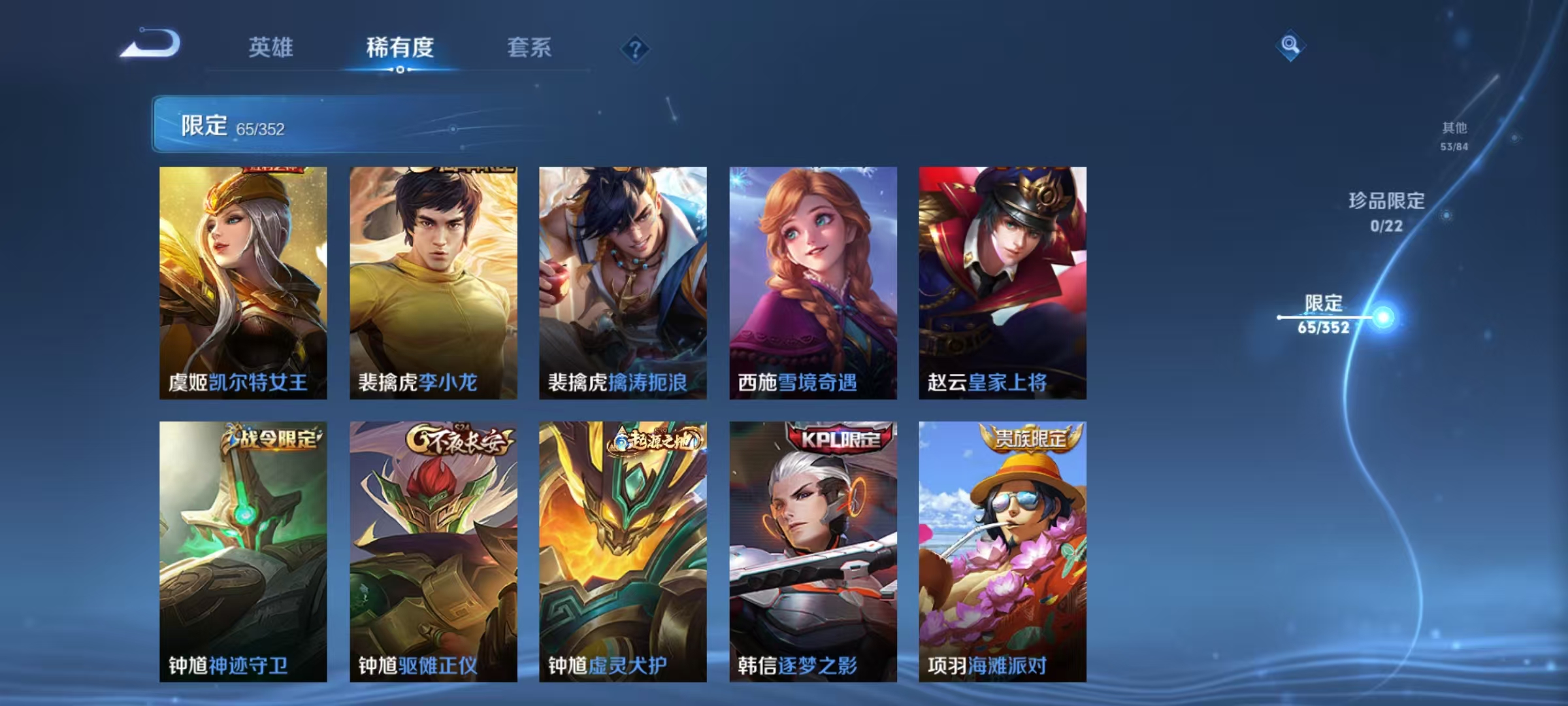The width and height of the screenshot is (1568, 706).
Task: View the 西施雪境奇遇 skin
Action: [811, 281]
